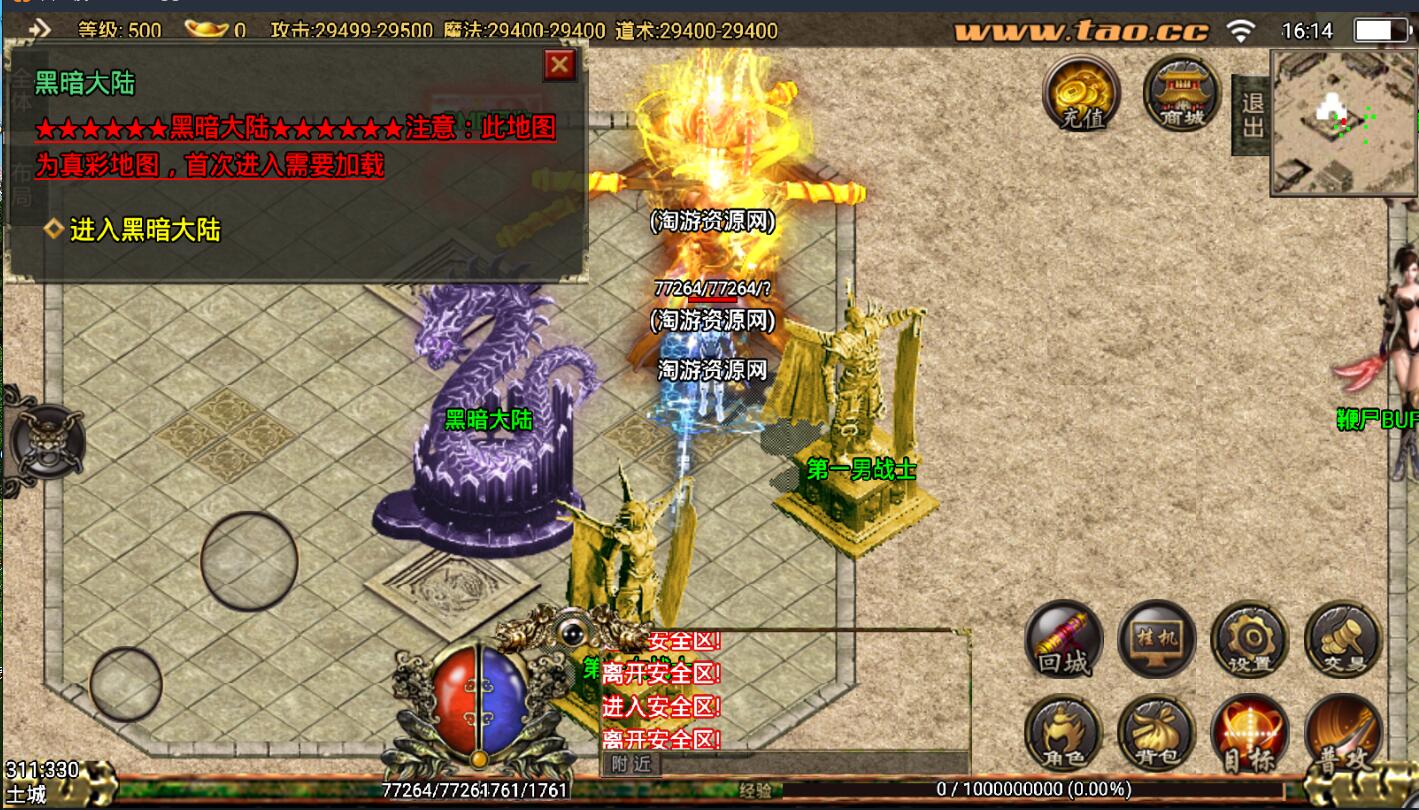Viewport: 1419px width, 810px height.
Task: Toggle 挂机 auto-battle mode
Action: [x=1157, y=639]
